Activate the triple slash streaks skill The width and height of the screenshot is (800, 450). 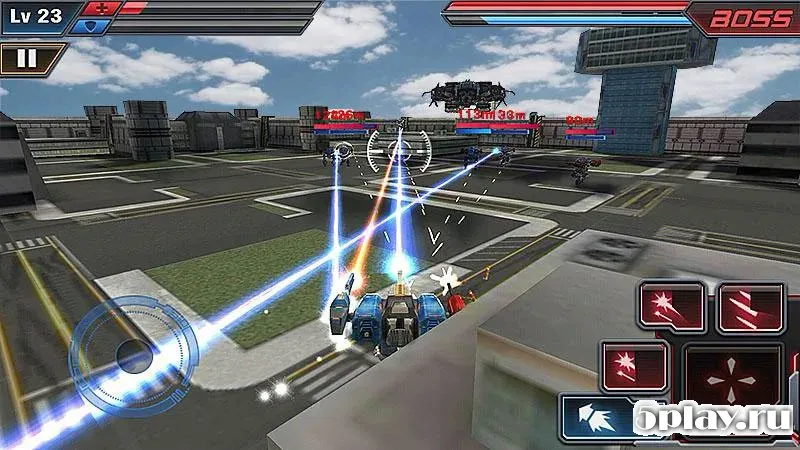750,305
